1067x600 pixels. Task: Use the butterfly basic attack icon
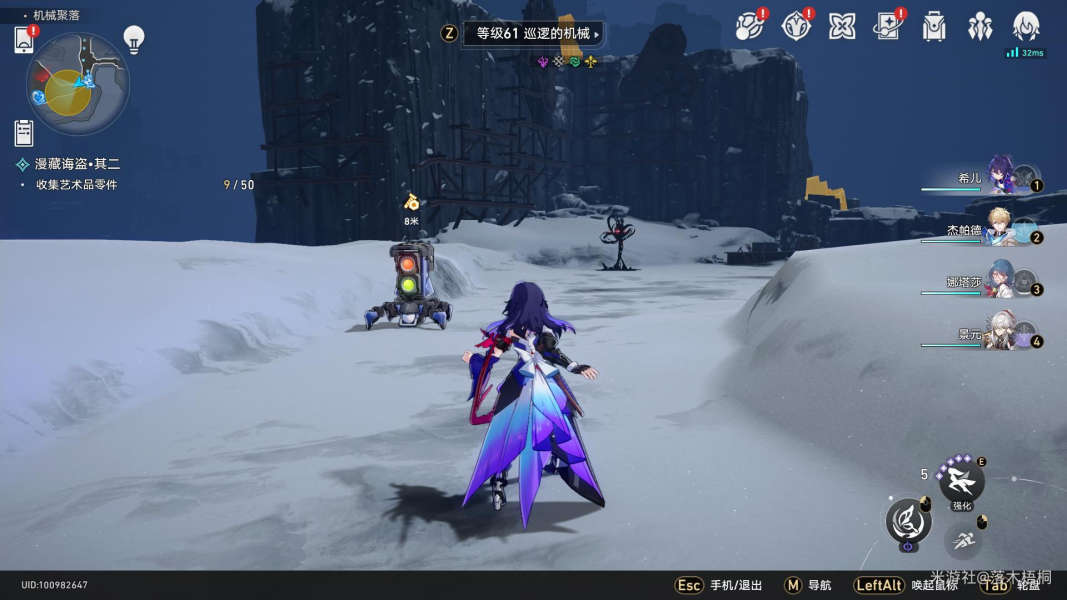(908, 521)
